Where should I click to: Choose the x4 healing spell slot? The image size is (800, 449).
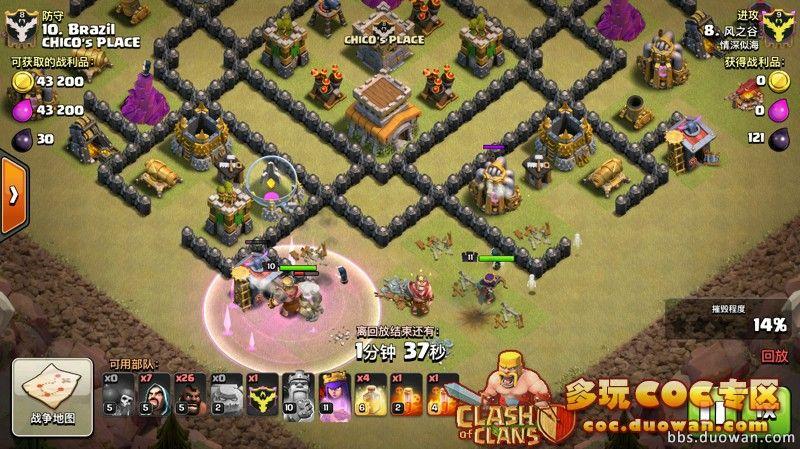[x=371, y=396]
